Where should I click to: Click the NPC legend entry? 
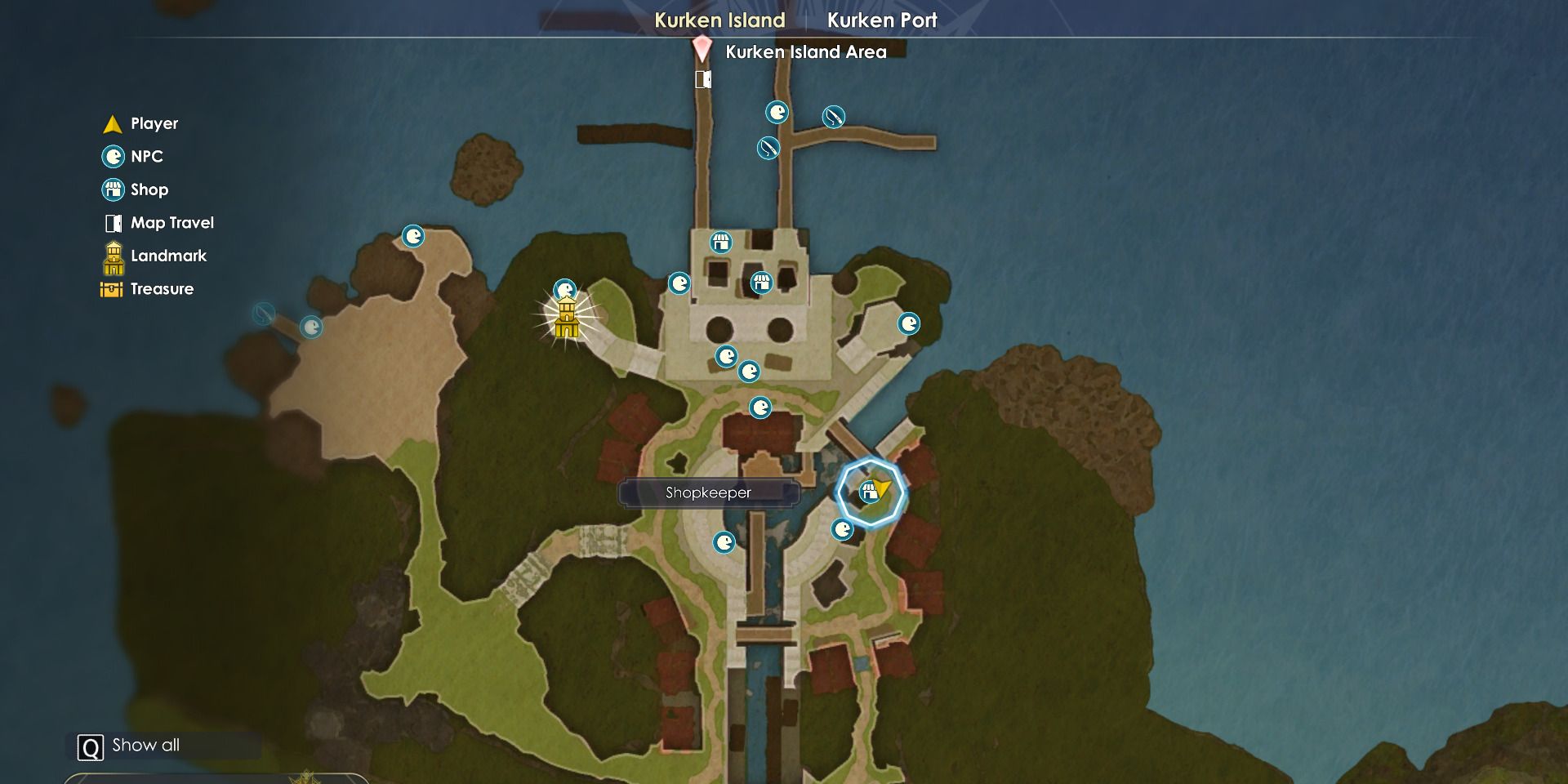click(x=146, y=156)
